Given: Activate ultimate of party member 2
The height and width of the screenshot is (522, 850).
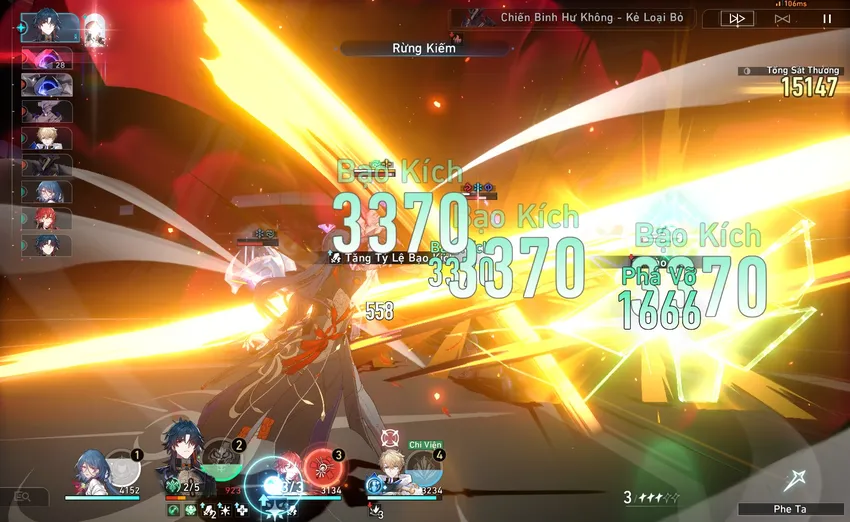Looking at the screenshot, I should click(x=220, y=461).
